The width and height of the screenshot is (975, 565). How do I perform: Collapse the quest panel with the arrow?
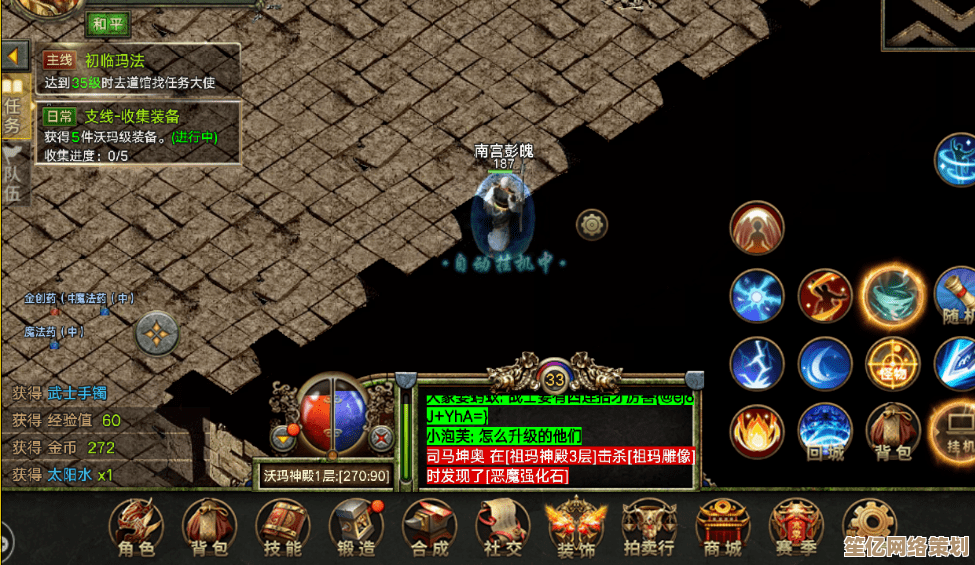tap(15, 55)
